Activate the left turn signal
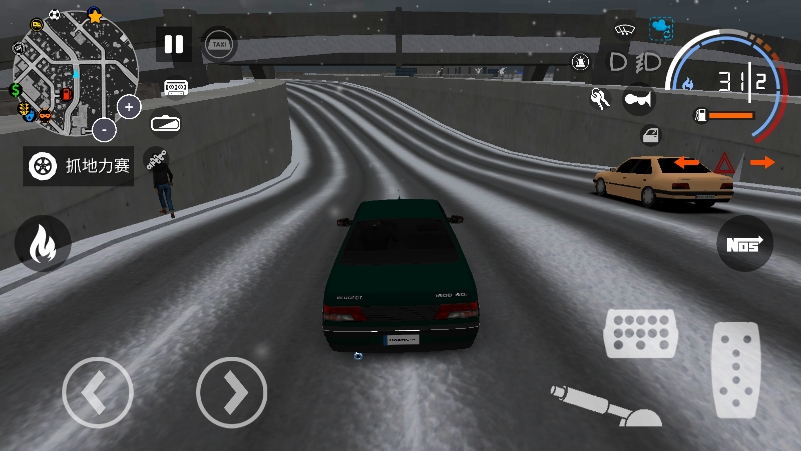 coord(686,162)
